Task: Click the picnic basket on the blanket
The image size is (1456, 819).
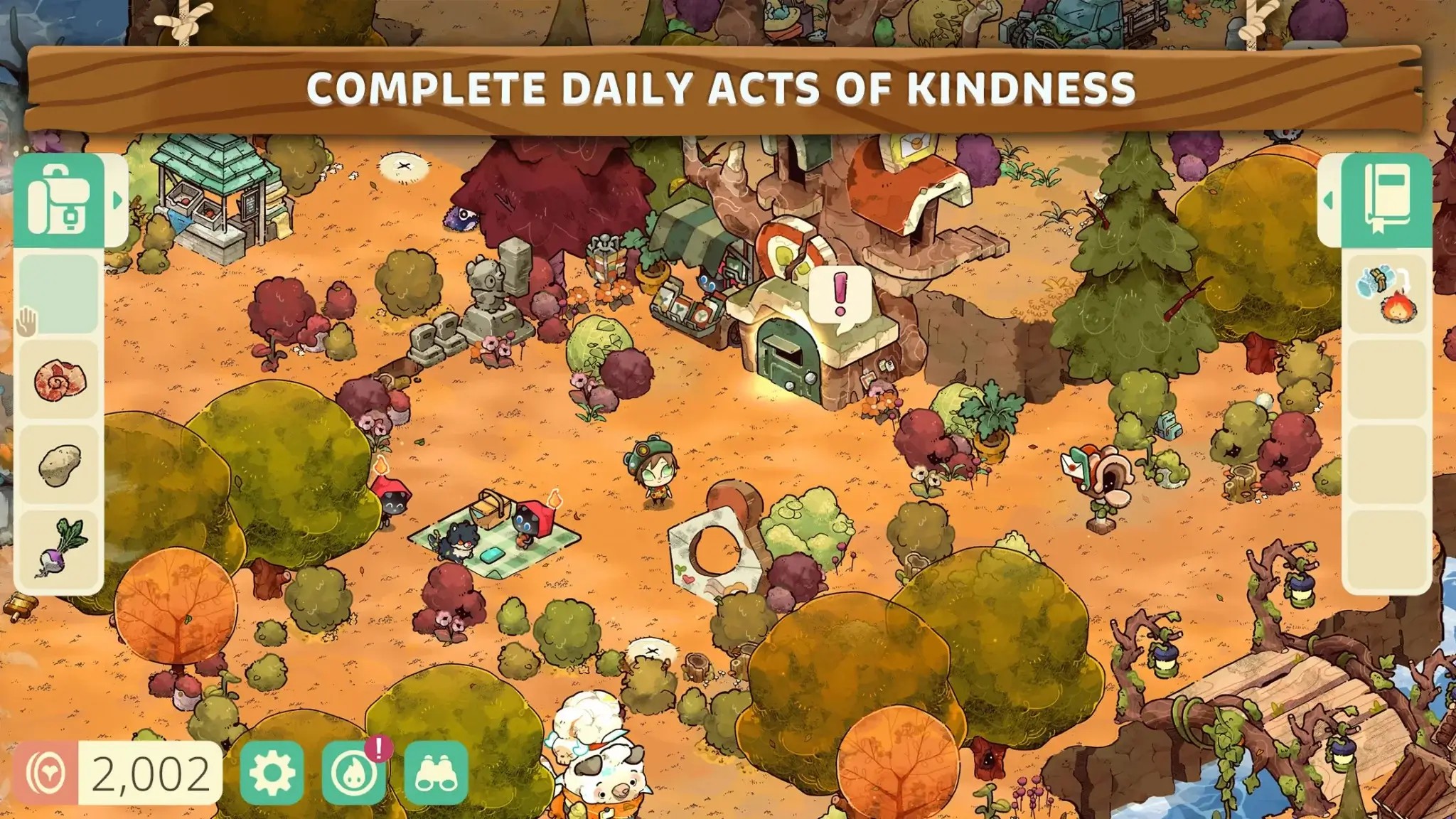Action: pyautogui.click(x=489, y=512)
